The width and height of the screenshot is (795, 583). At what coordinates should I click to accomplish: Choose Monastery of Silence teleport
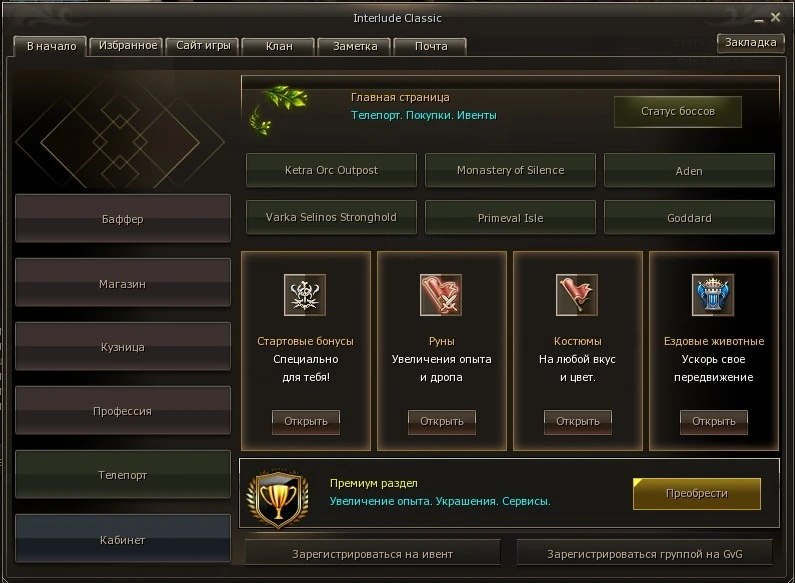pyautogui.click(x=510, y=170)
